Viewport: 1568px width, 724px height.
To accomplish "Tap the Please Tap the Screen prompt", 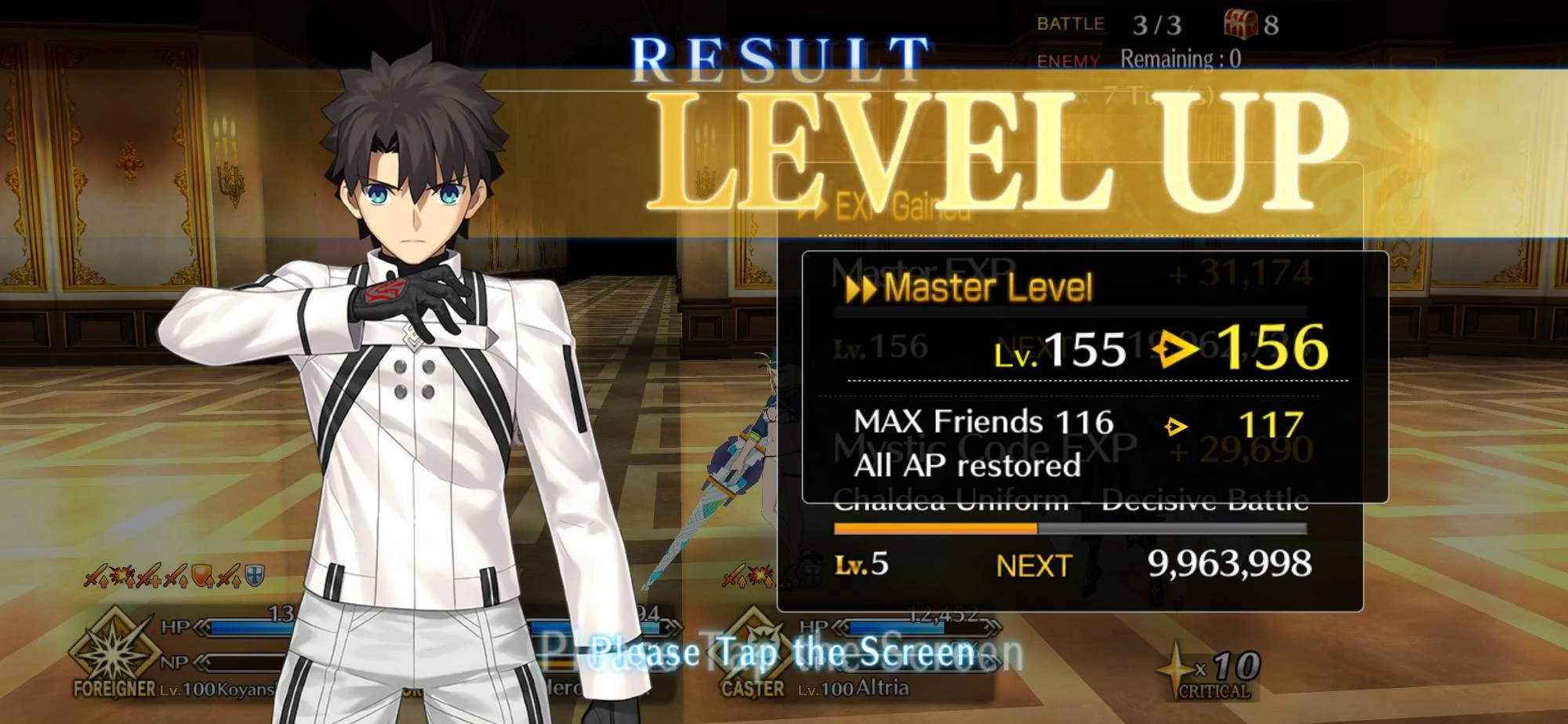I will 784,651.
